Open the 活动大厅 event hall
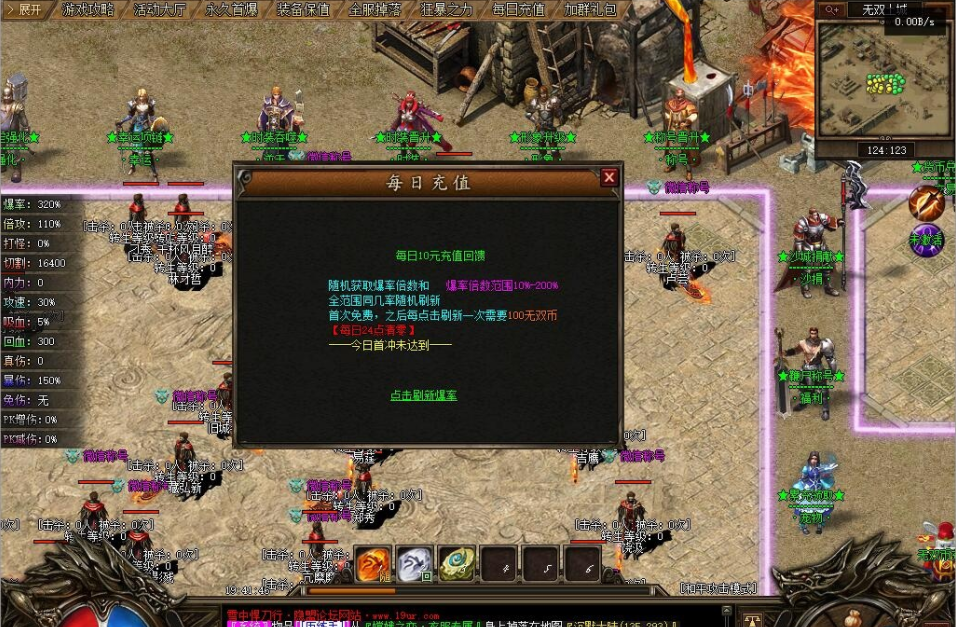The width and height of the screenshot is (956, 627). (x=160, y=10)
